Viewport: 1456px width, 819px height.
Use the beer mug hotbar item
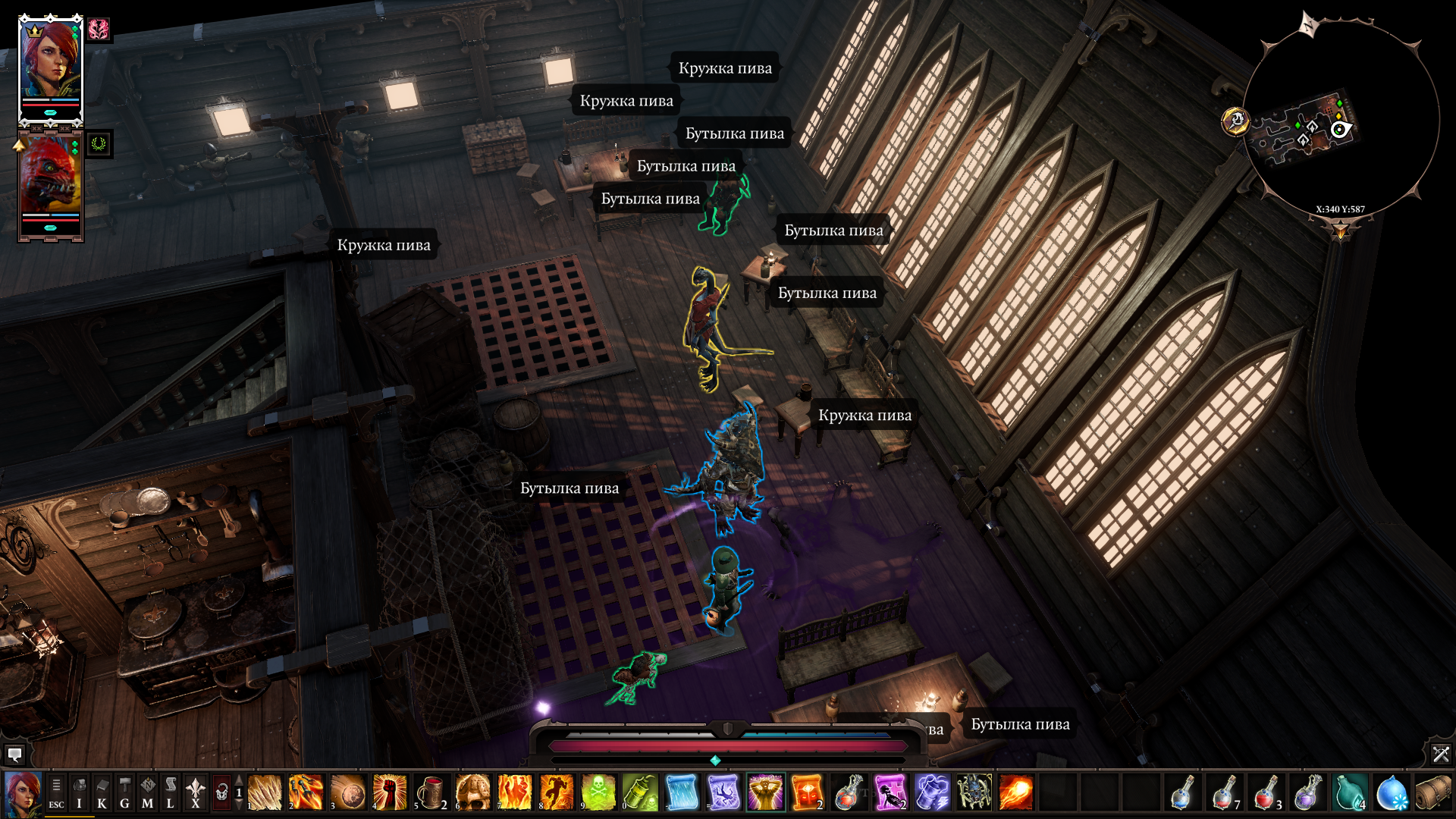431,793
